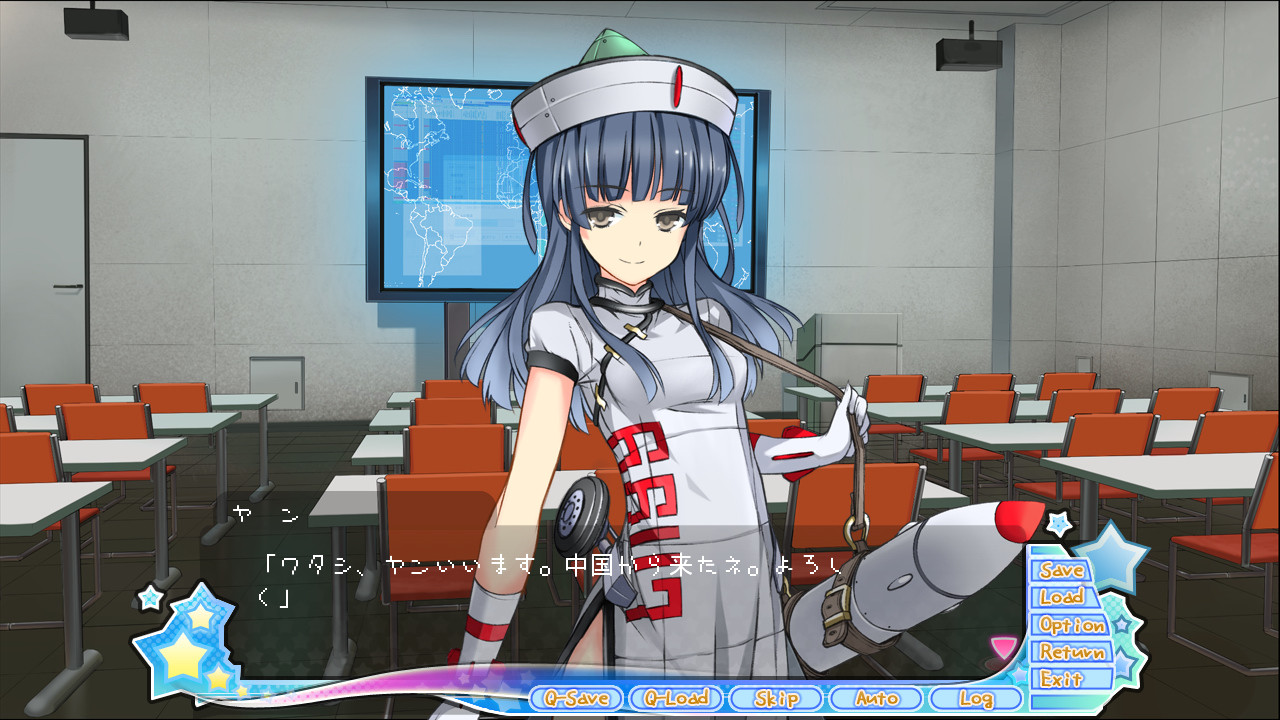Open the dialogue Log
1280x720 pixels.
click(975, 698)
